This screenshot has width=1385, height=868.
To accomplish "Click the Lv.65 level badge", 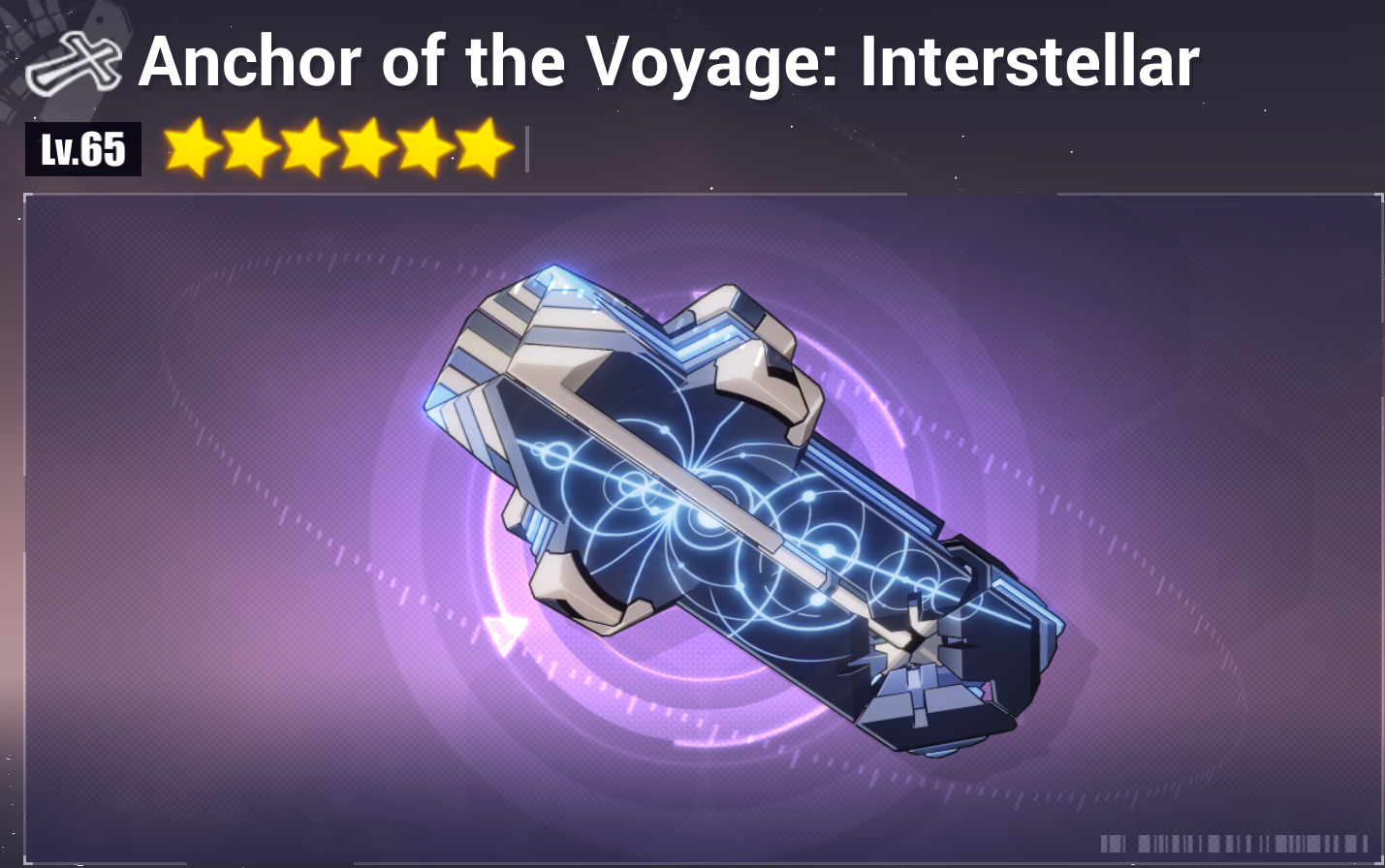I will (x=82, y=148).
